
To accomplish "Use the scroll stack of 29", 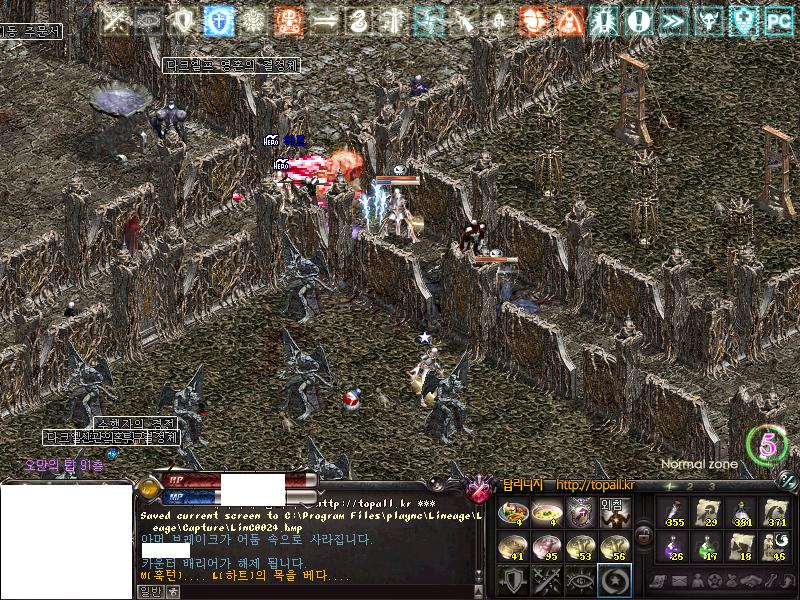I will pos(708,513).
